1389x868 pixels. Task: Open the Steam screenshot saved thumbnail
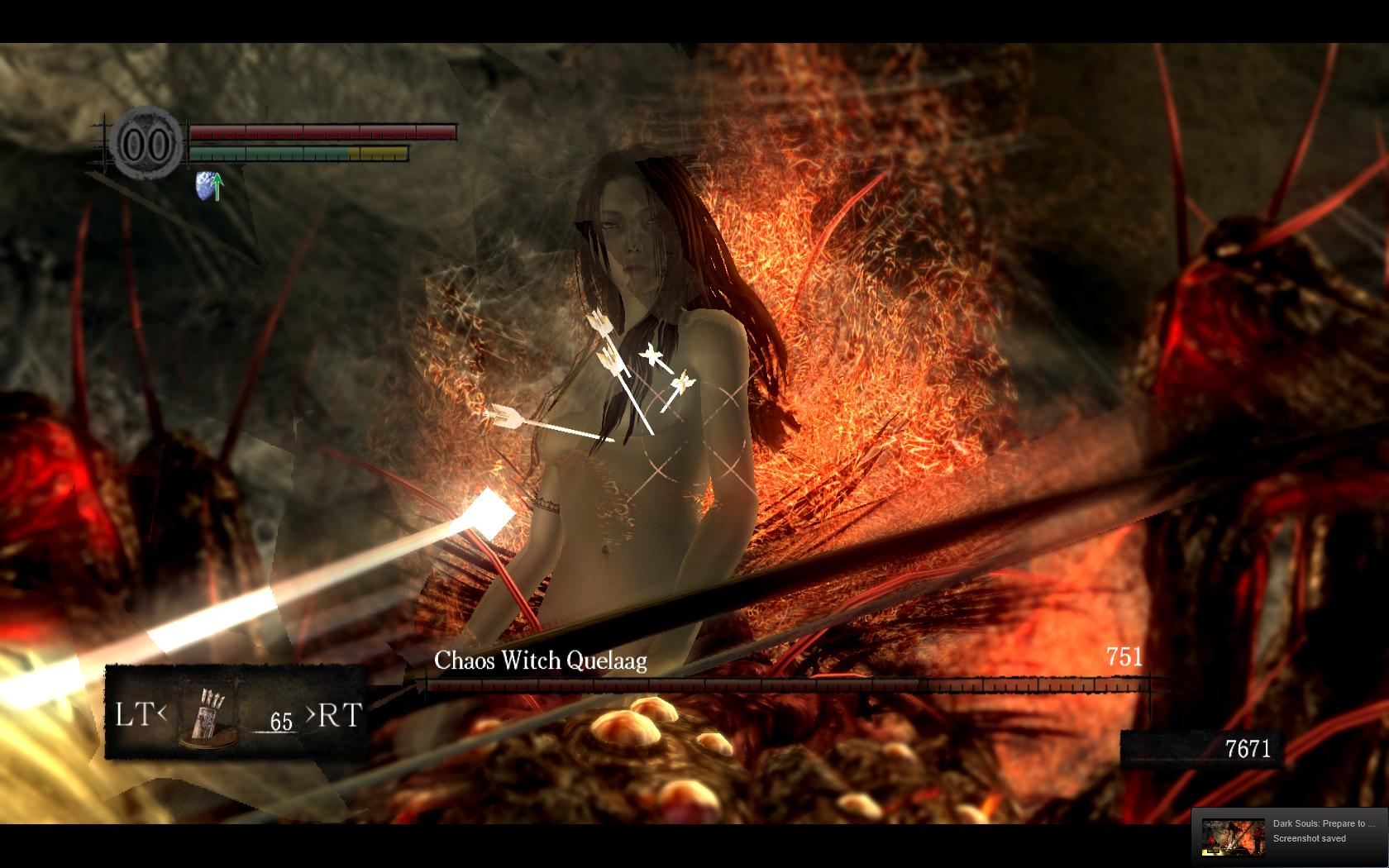1233,837
